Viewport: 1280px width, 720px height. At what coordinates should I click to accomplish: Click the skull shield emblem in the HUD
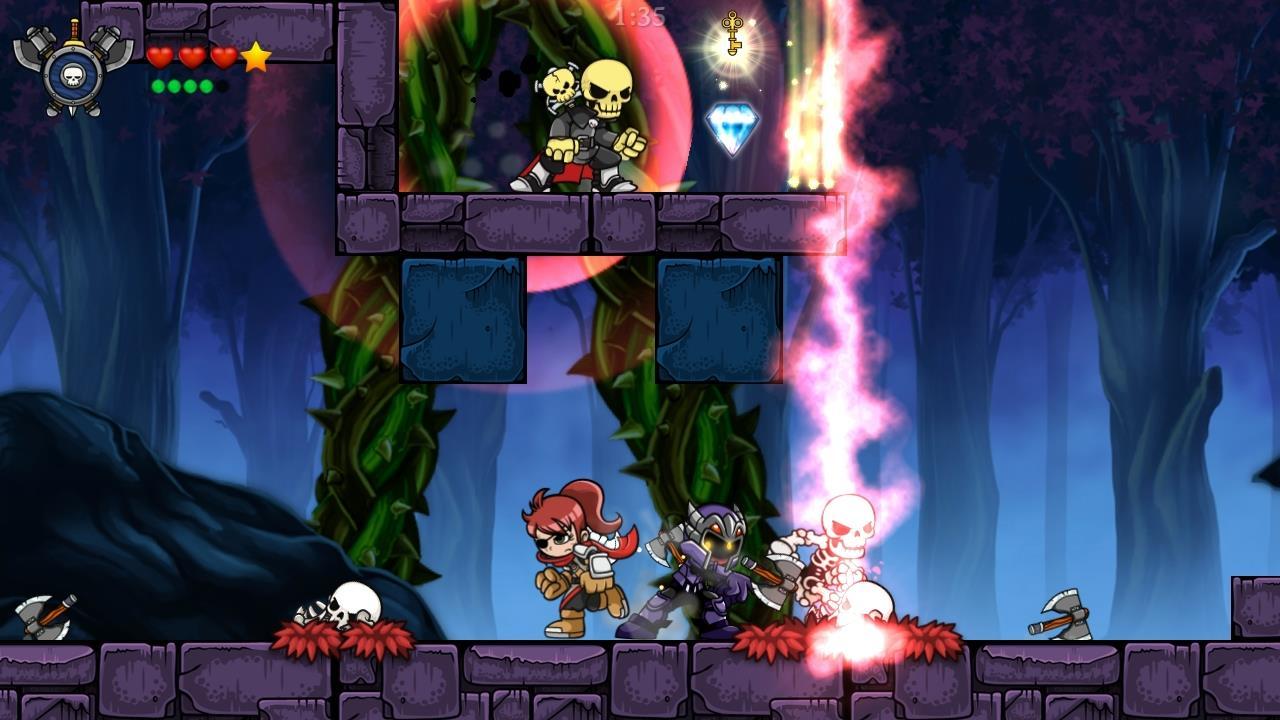tap(74, 75)
